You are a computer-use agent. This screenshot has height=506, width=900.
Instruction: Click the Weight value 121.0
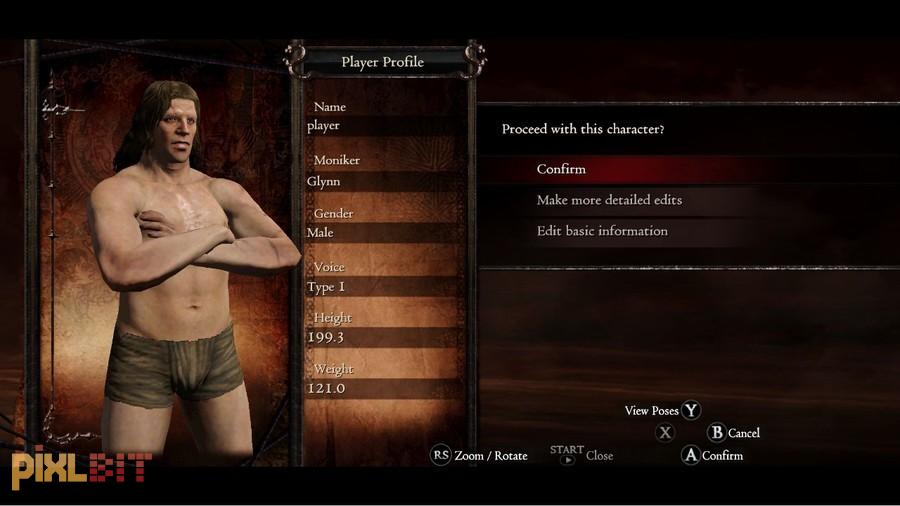pyautogui.click(x=380, y=388)
